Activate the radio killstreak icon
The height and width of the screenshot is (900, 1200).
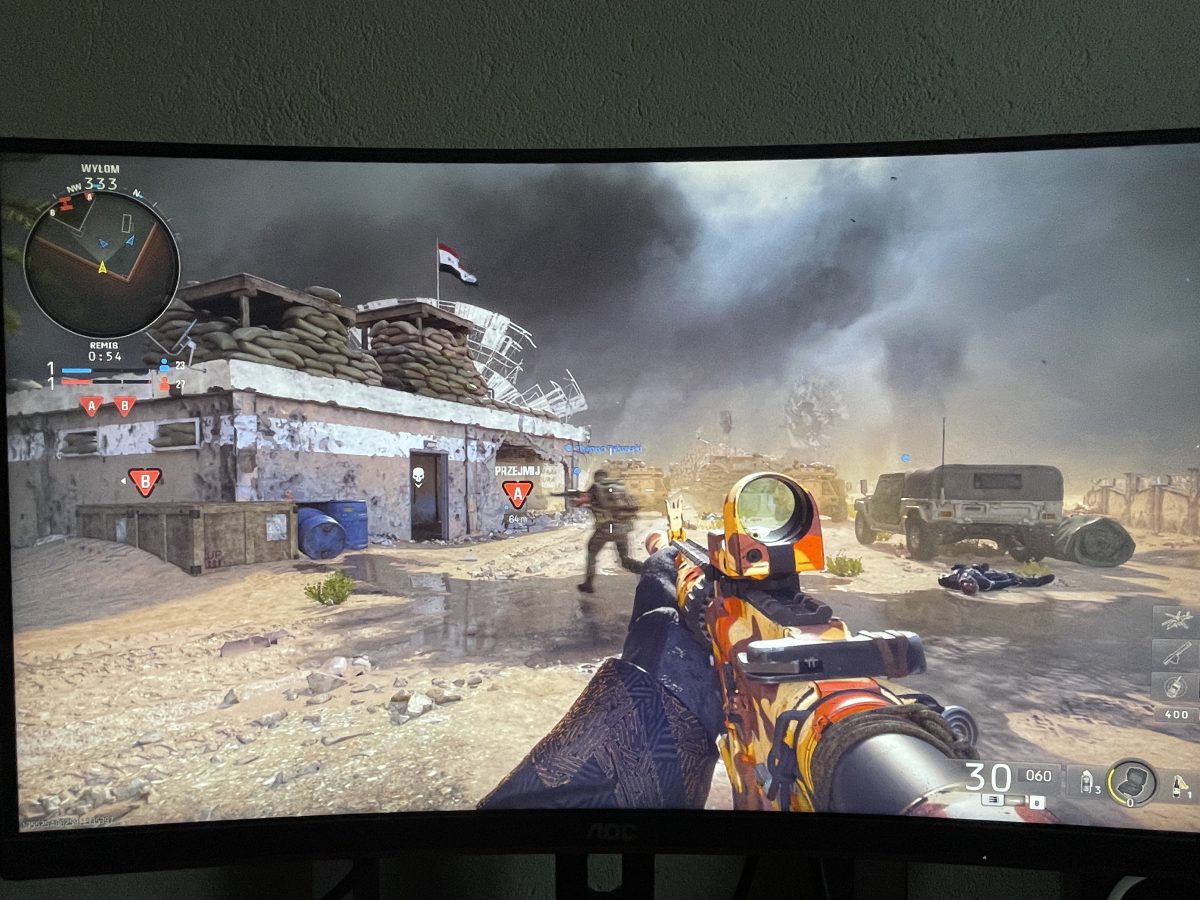click(x=1176, y=686)
